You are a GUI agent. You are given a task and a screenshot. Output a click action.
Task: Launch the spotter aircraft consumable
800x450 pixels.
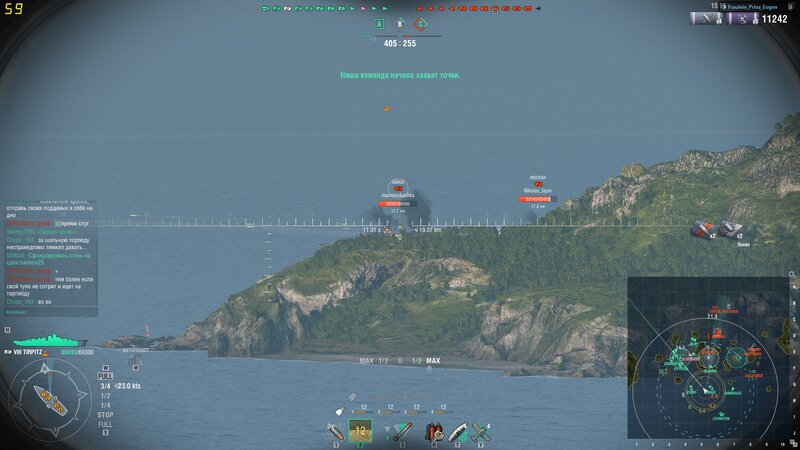point(481,431)
